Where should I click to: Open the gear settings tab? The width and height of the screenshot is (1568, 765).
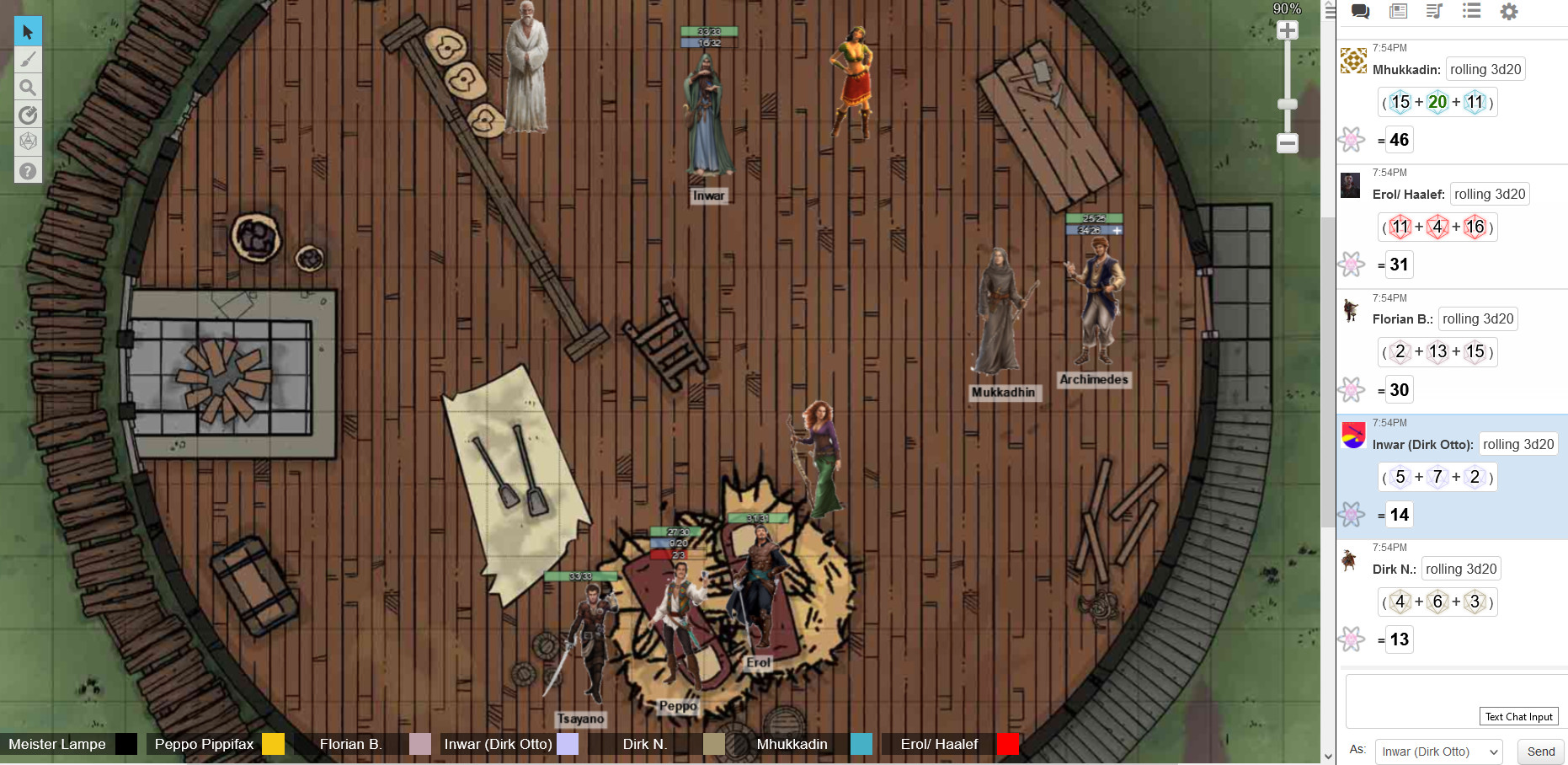tap(1509, 11)
